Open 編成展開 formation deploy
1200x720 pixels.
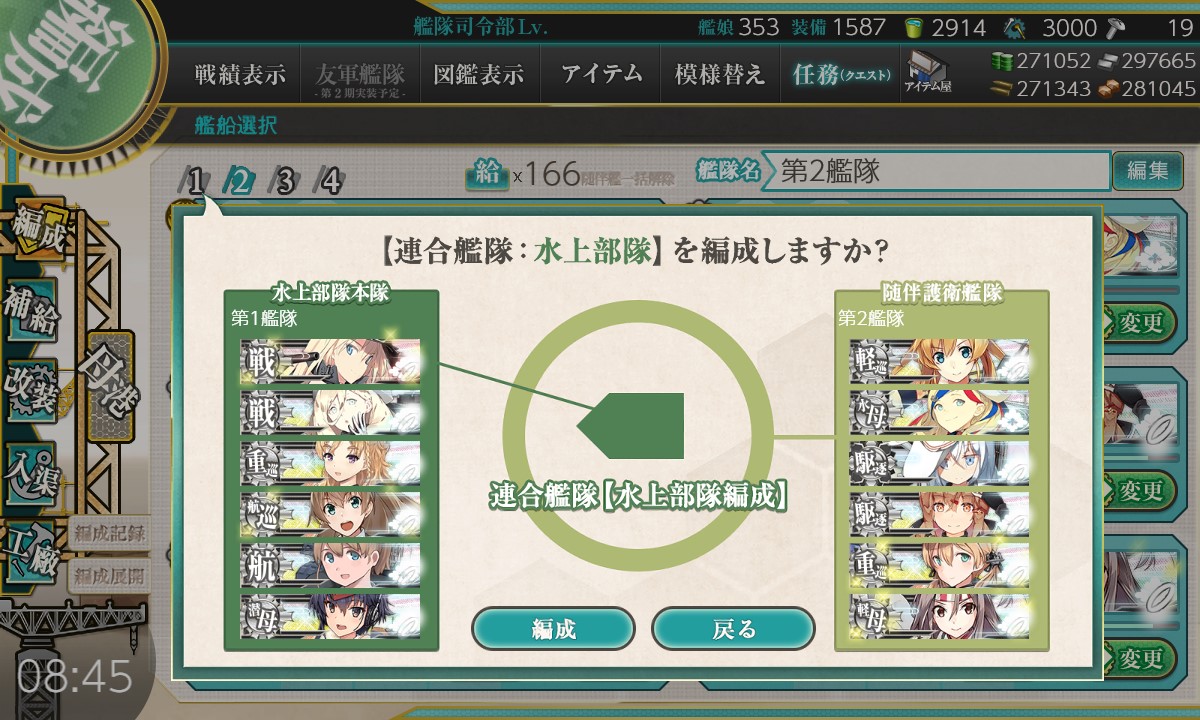click(109, 574)
